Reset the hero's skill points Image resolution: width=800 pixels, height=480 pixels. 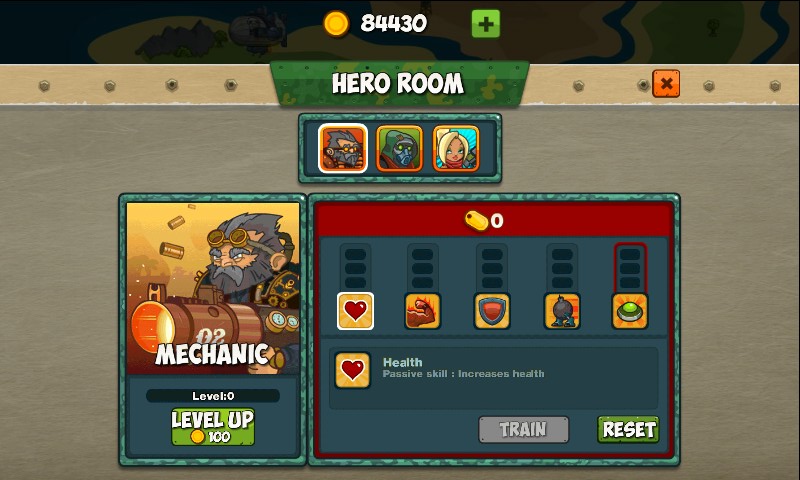[628, 429]
